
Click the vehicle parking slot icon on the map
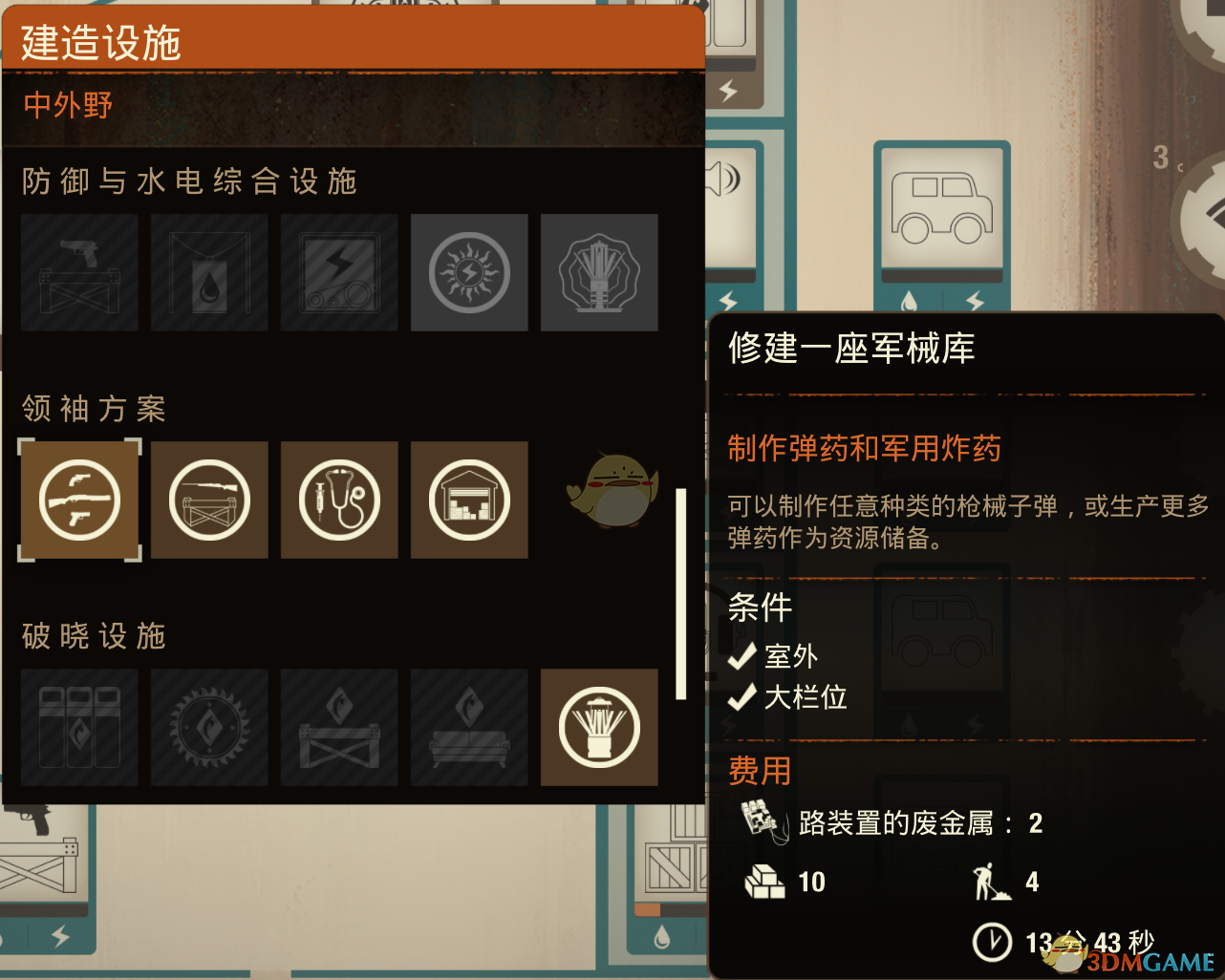click(943, 206)
